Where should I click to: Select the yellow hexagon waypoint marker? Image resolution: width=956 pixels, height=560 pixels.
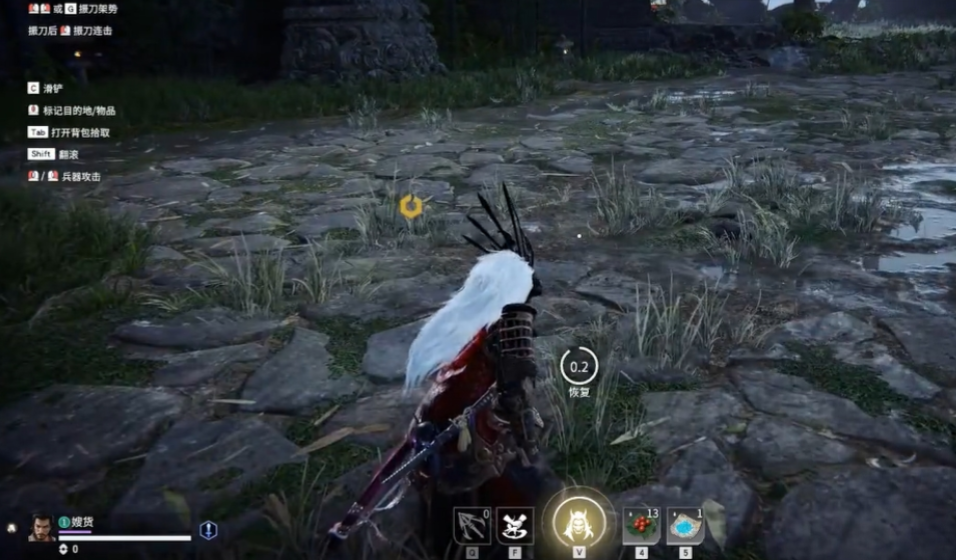(411, 207)
